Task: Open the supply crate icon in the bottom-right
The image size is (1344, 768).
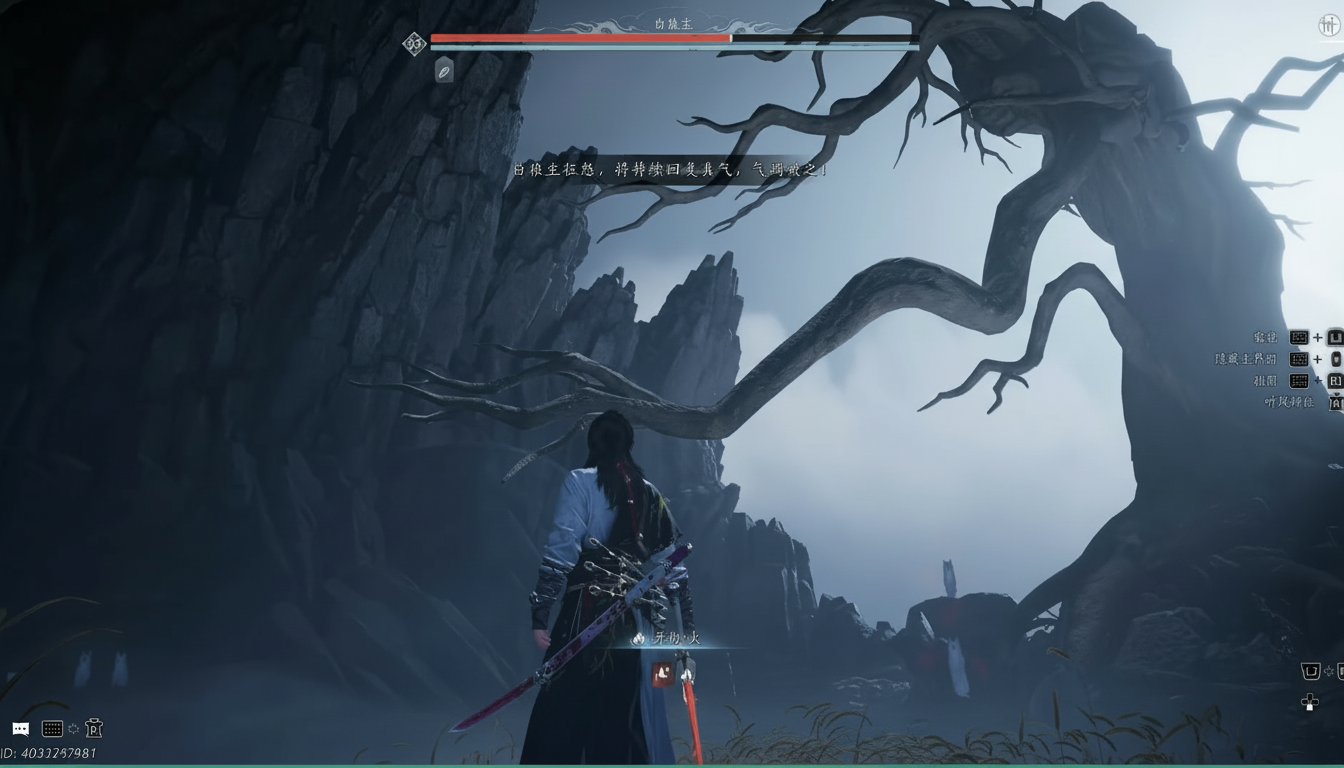Action: click(x=1311, y=671)
